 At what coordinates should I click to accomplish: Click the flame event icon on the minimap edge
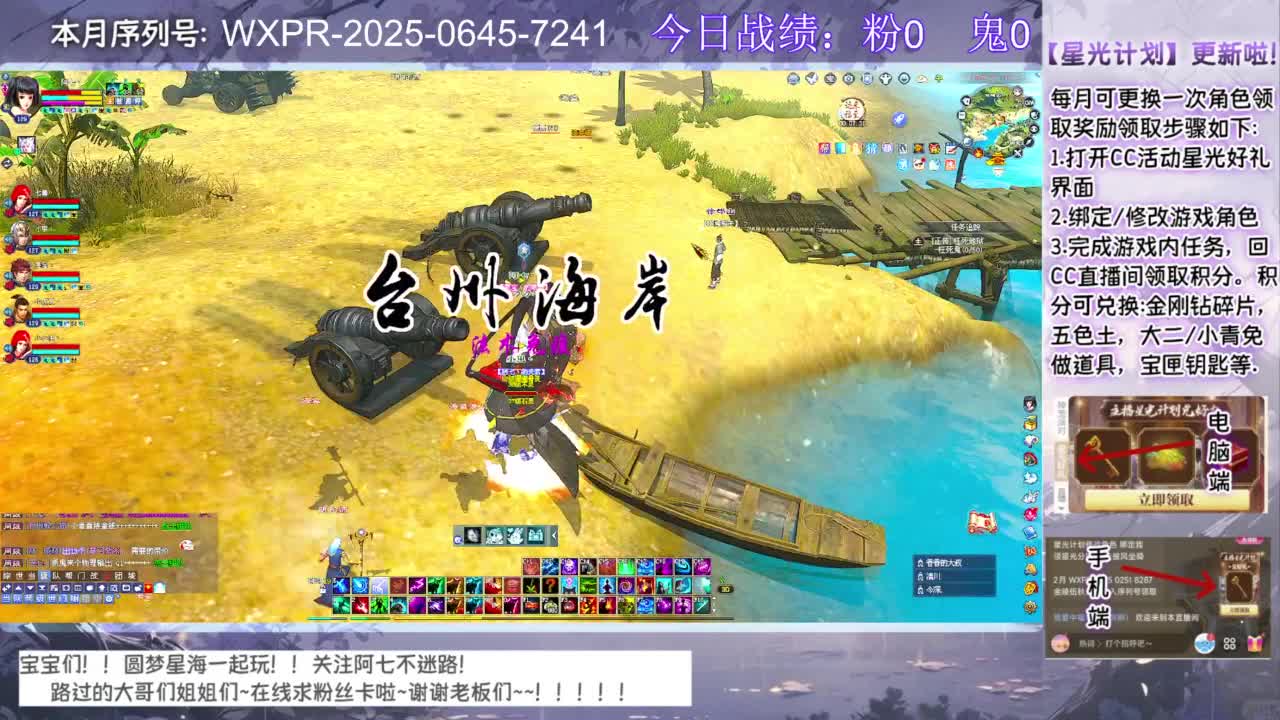[977, 153]
